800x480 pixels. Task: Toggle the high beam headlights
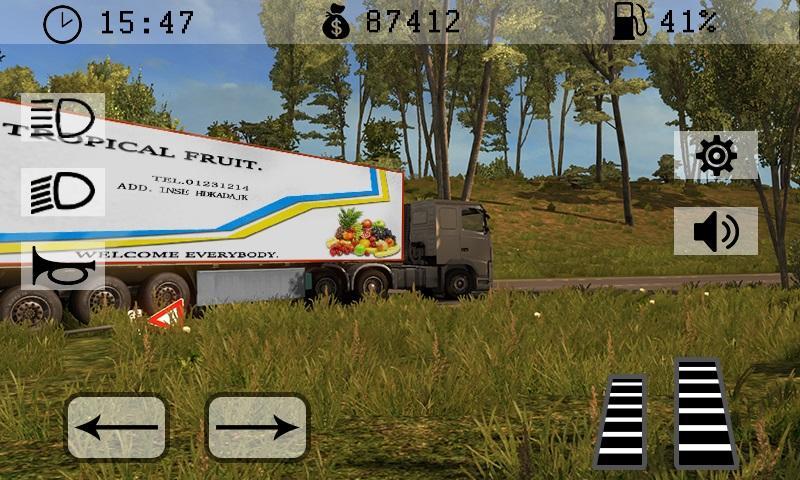(x=62, y=118)
